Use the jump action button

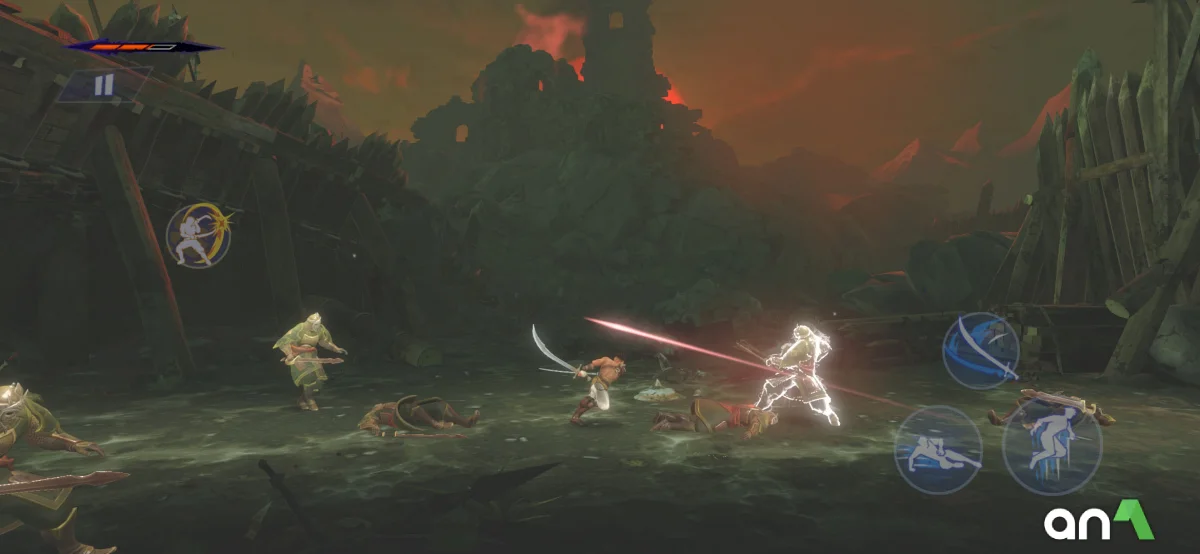(x=1051, y=447)
